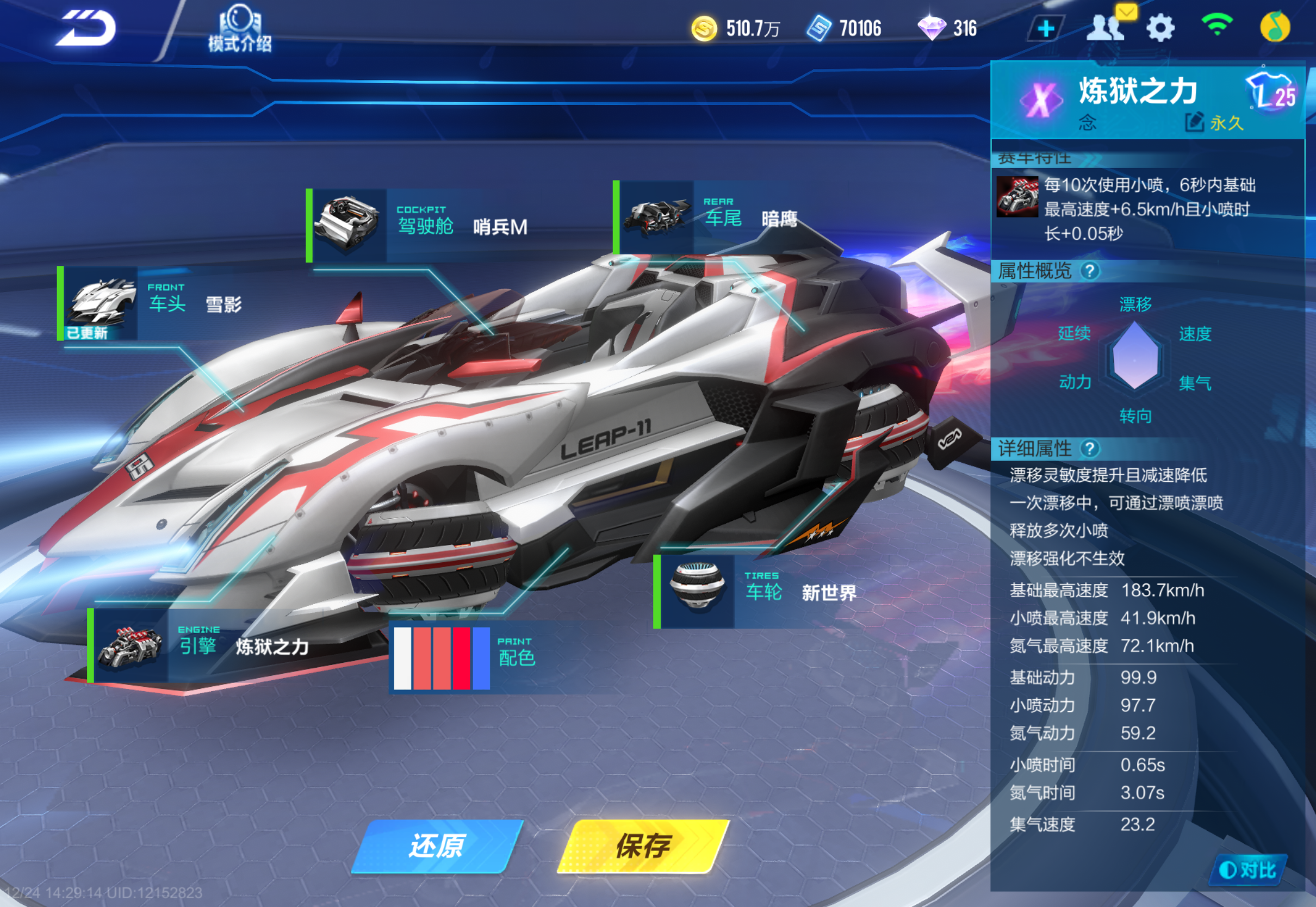Image resolution: width=1316 pixels, height=907 pixels.
Task: Show help for 属性概览 question mark
Action: [1089, 271]
